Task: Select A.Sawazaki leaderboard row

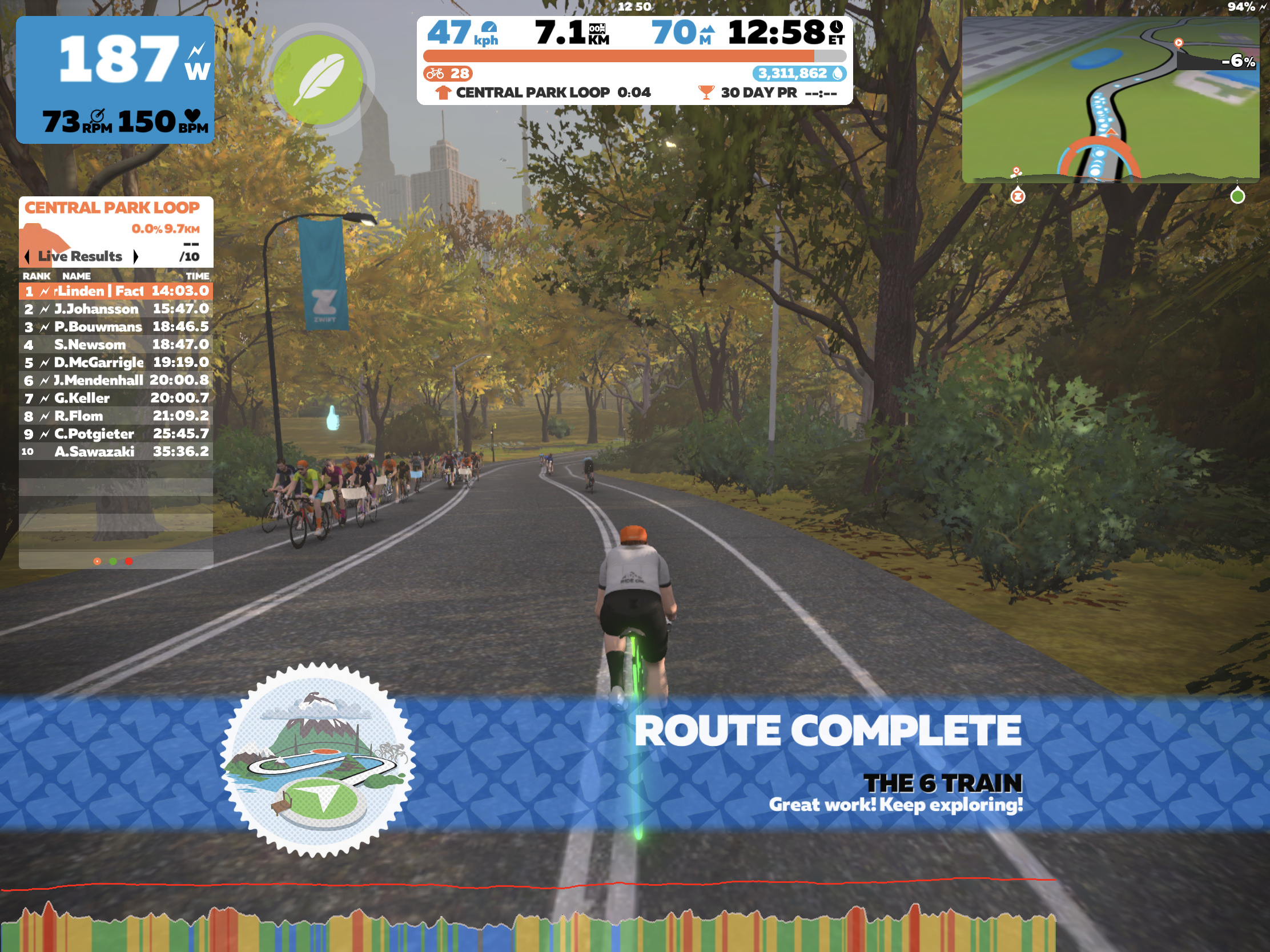Action: [x=115, y=451]
